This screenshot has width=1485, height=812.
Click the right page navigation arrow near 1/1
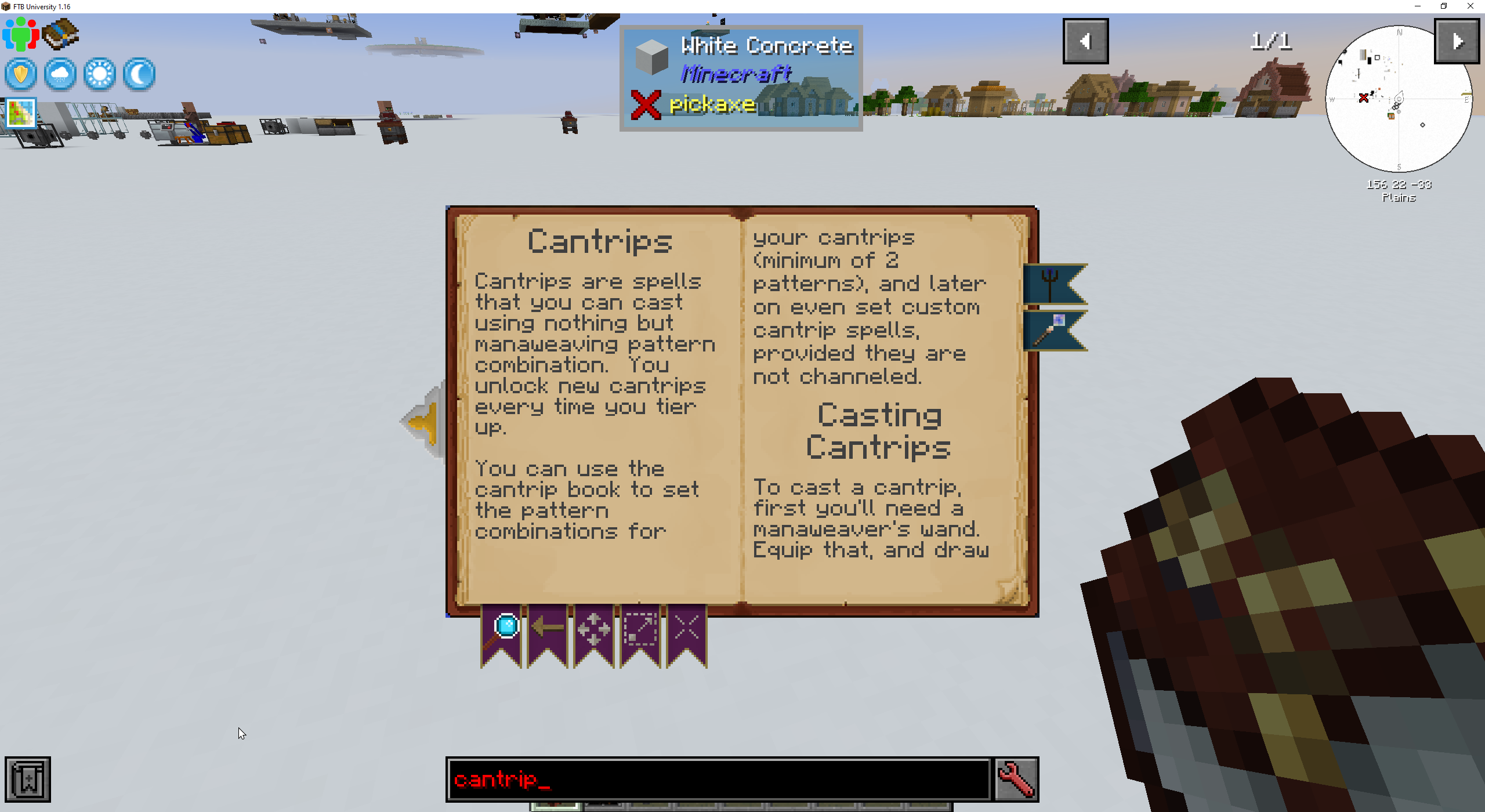tap(1458, 40)
